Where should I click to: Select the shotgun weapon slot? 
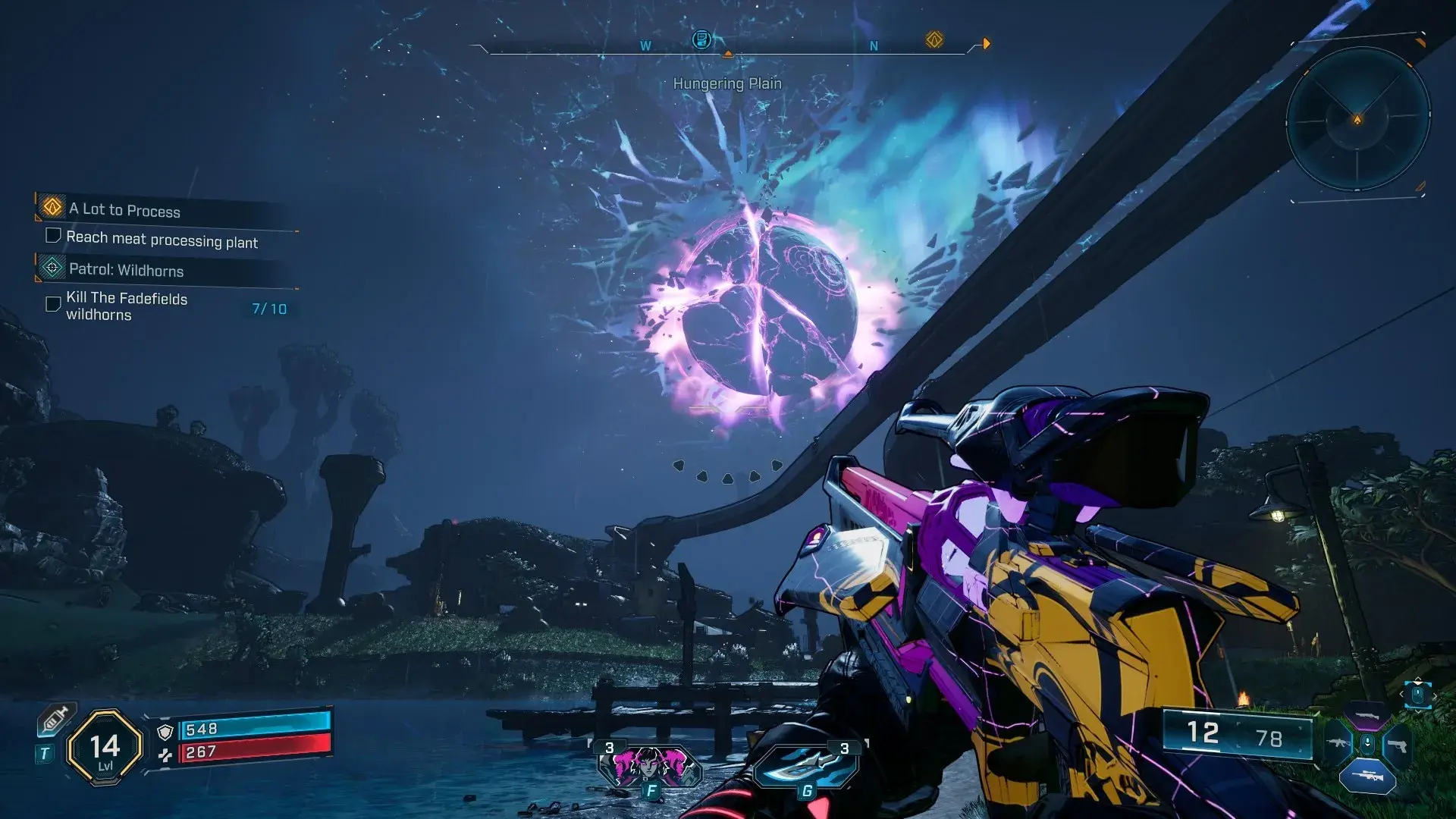tap(1367, 715)
